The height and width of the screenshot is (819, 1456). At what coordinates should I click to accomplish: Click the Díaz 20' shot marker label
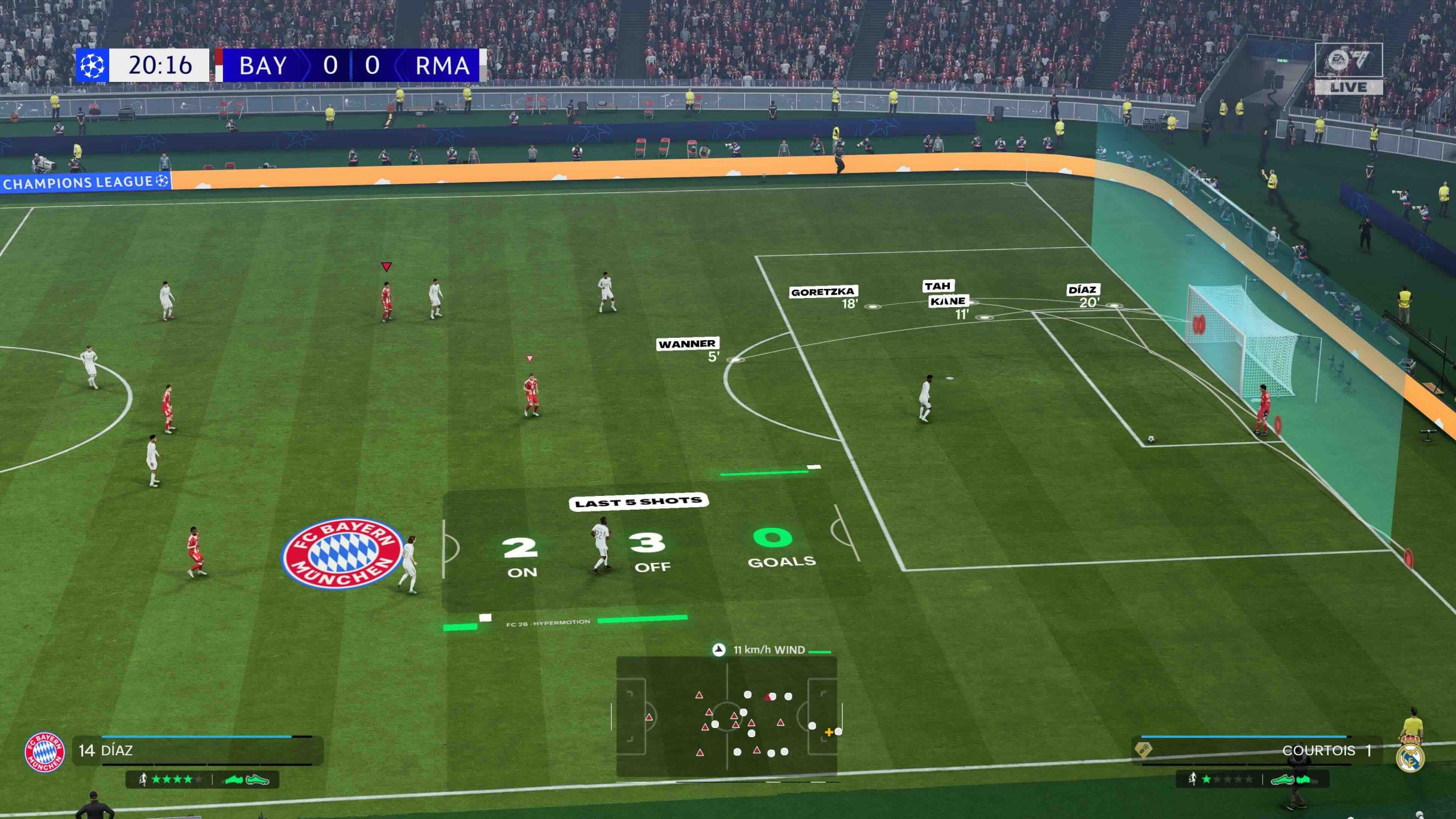click(1082, 290)
